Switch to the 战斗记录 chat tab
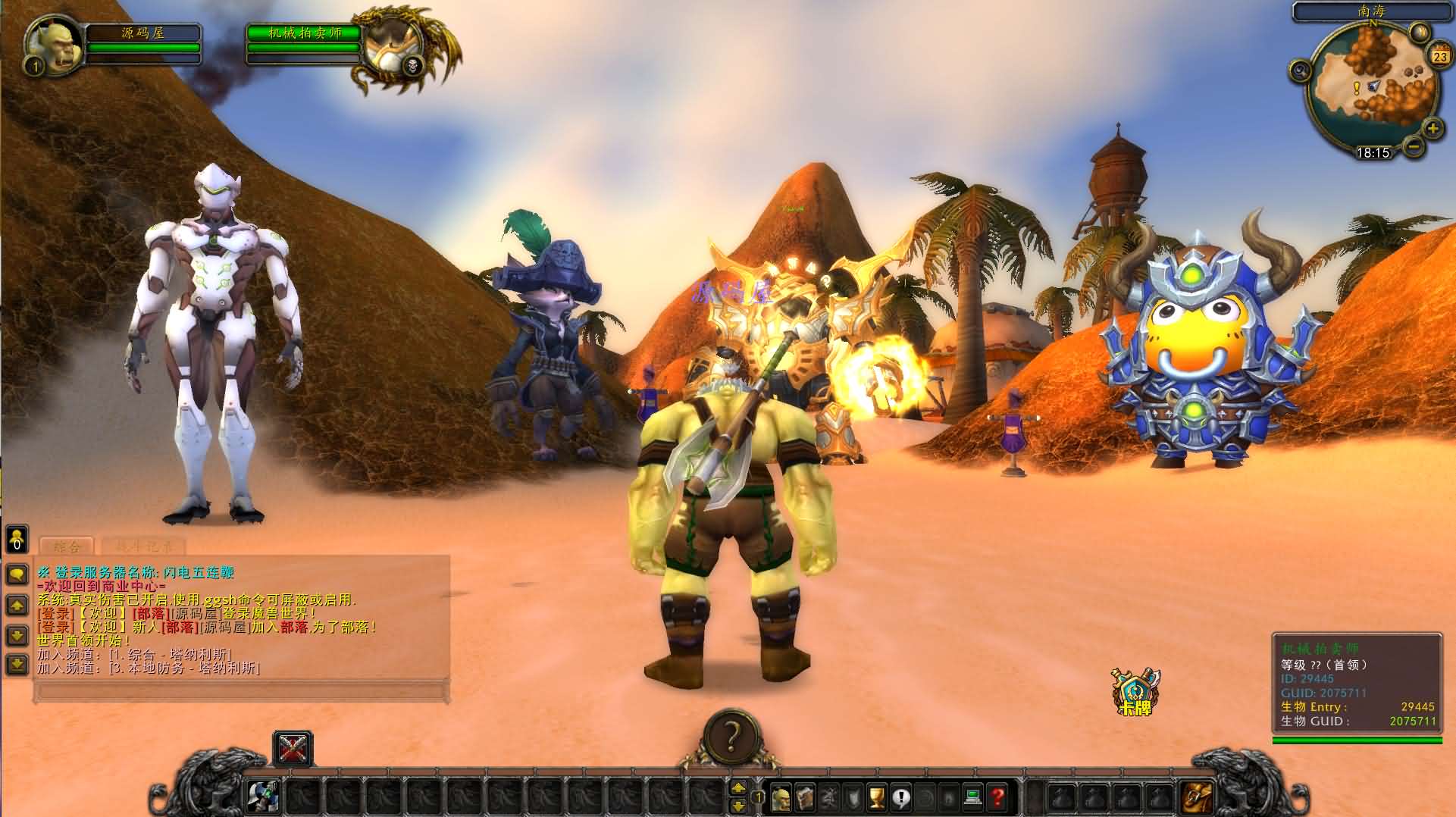This screenshot has width=1456, height=817. [x=143, y=546]
